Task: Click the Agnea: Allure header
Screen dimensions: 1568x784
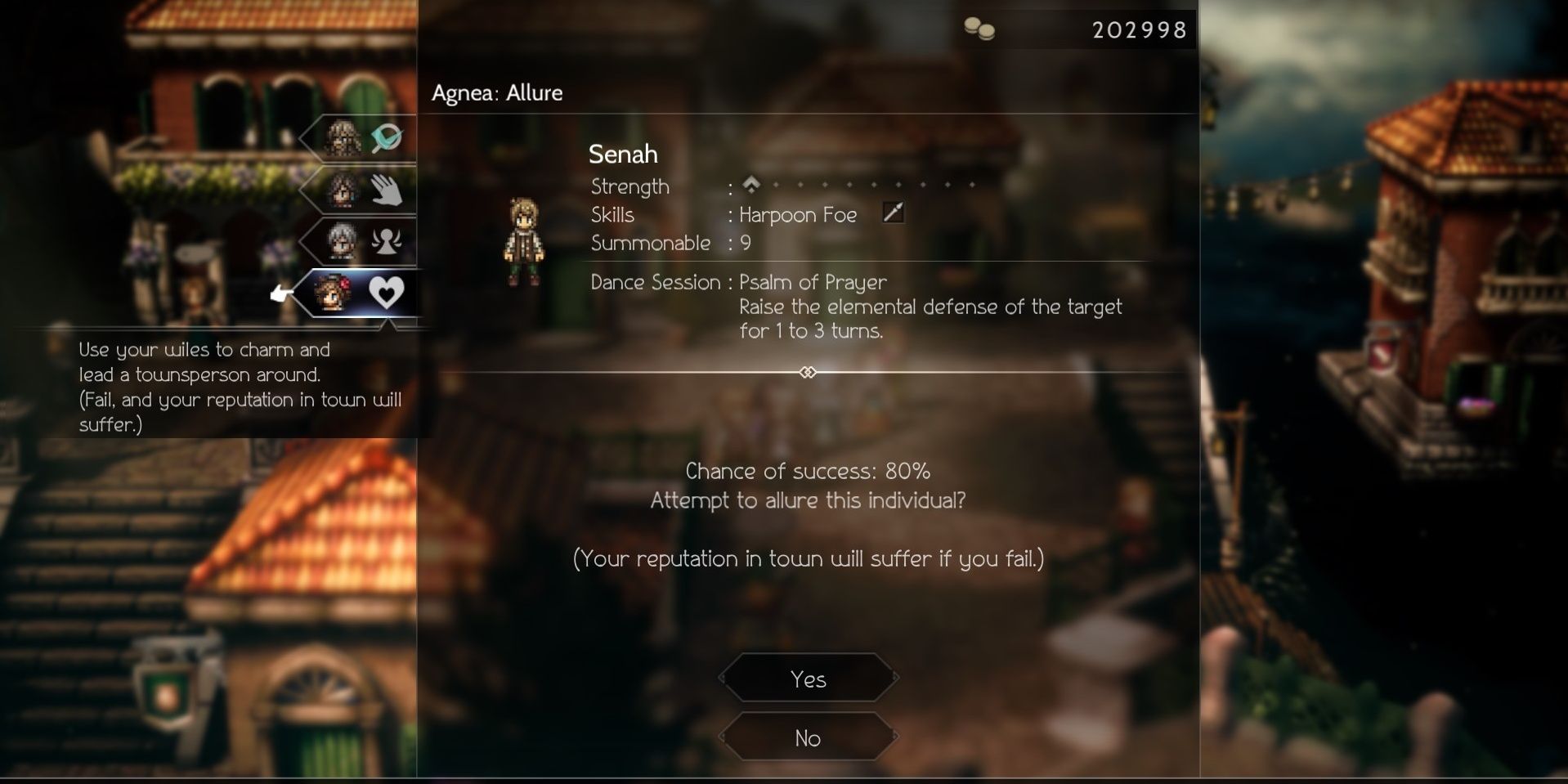Action: 497,92
